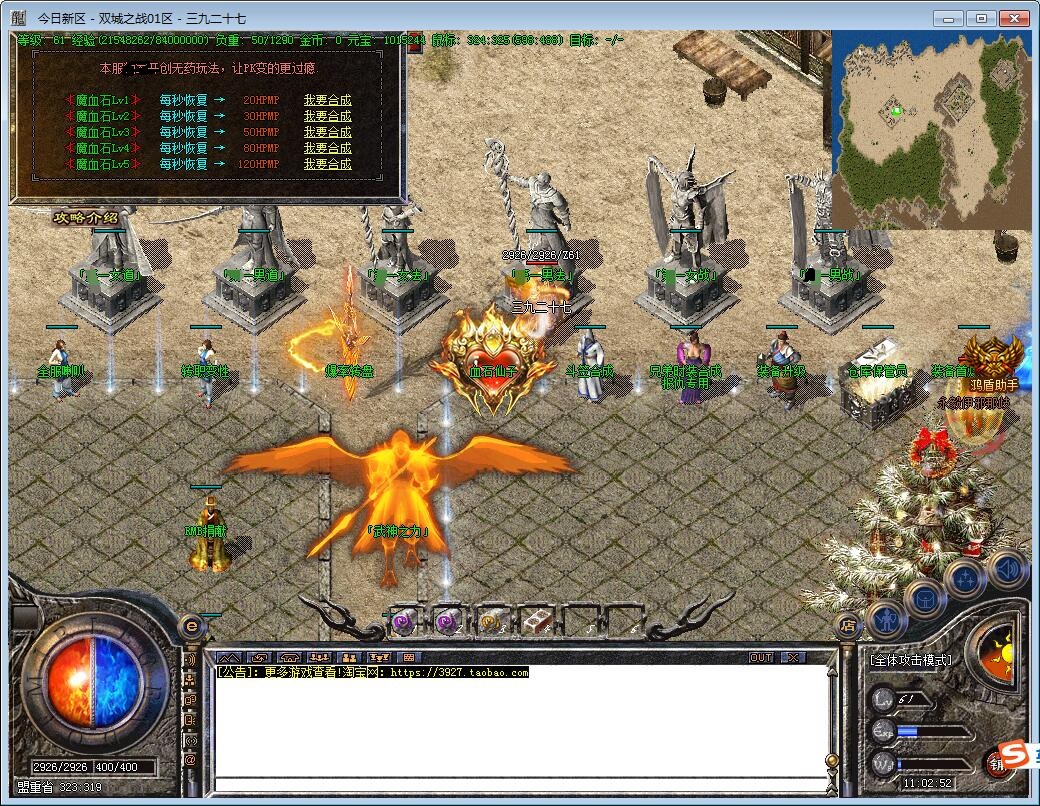
Task: Click the minimap in the corner
Action: click(x=930, y=129)
